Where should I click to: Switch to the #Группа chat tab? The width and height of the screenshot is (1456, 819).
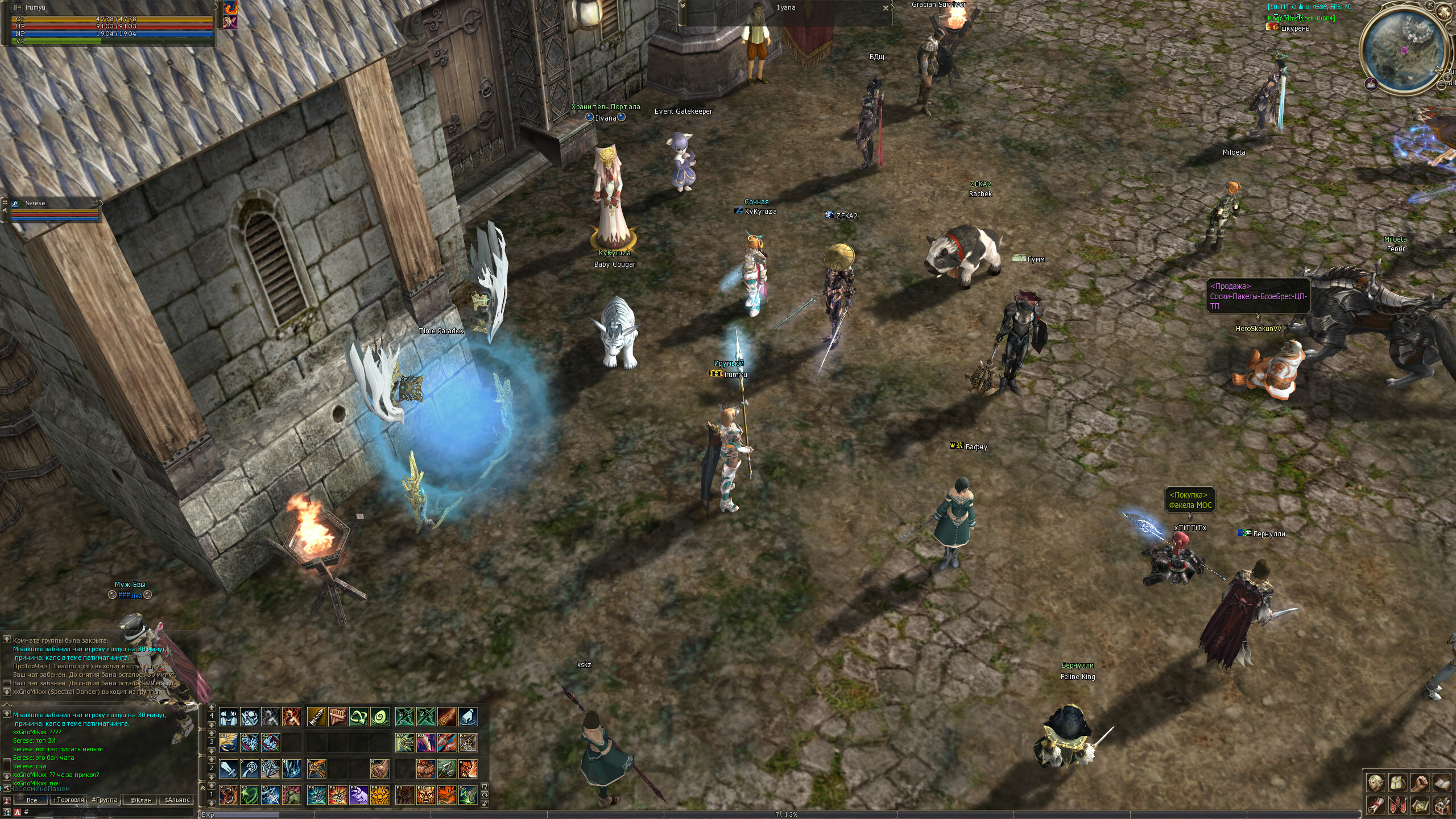click(x=105, y=800)
